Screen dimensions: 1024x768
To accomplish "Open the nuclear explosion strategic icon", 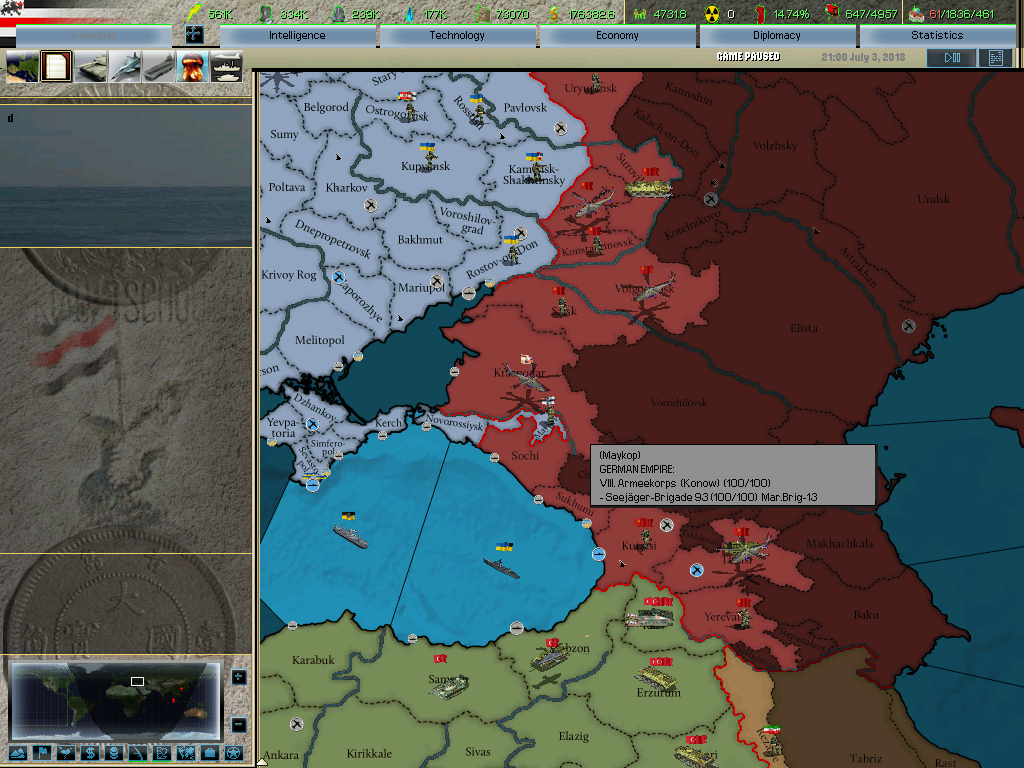I will point(192,67).
